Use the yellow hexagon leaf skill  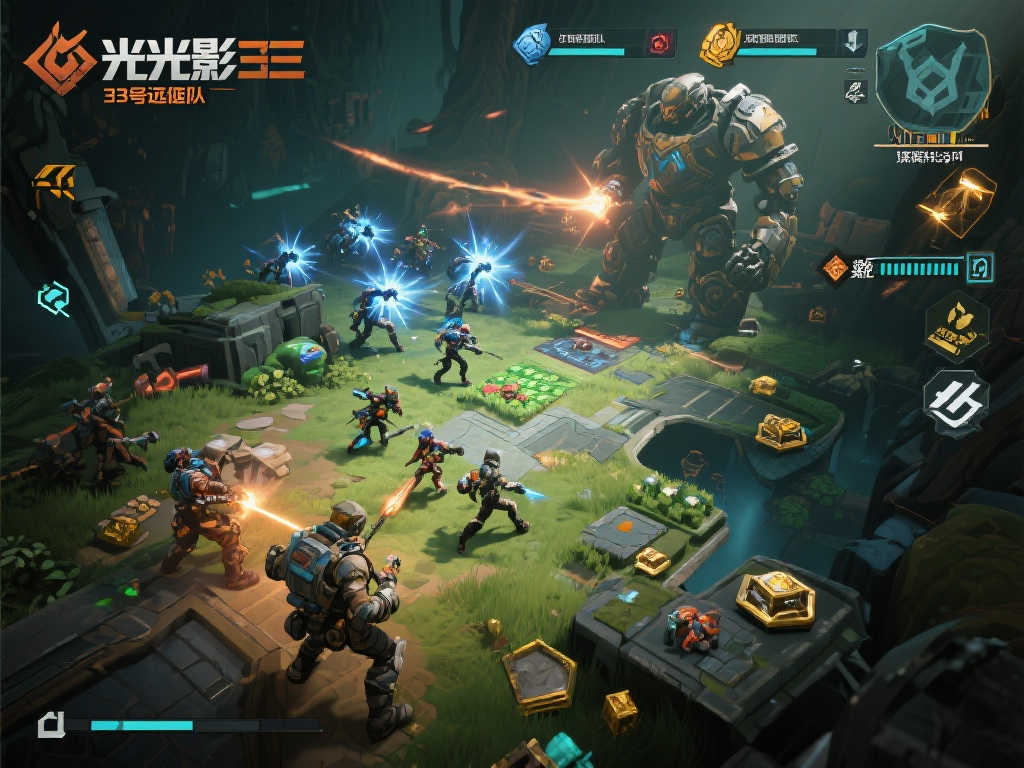coord(956,324)
